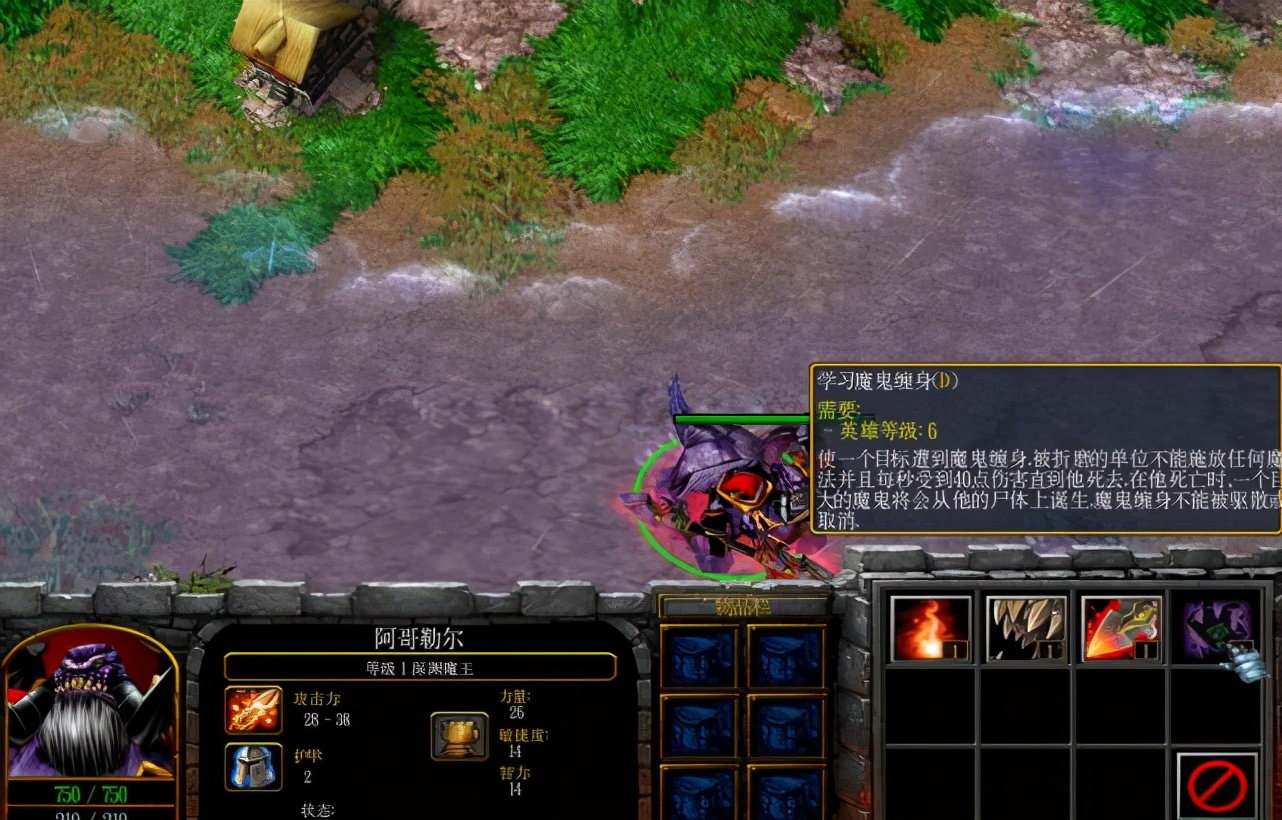Click the flaming sword attack damage icon

252,710
